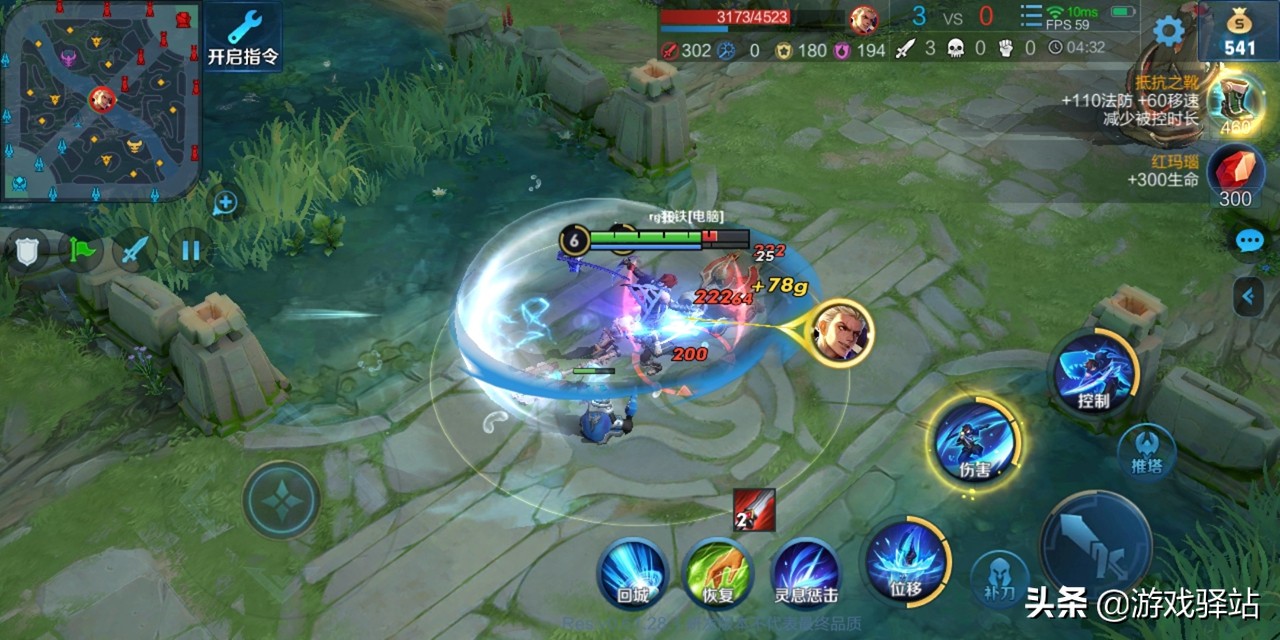Target the enemy hero portrait lock-on
Screen dimensions: 1280x640
[842, 333]
